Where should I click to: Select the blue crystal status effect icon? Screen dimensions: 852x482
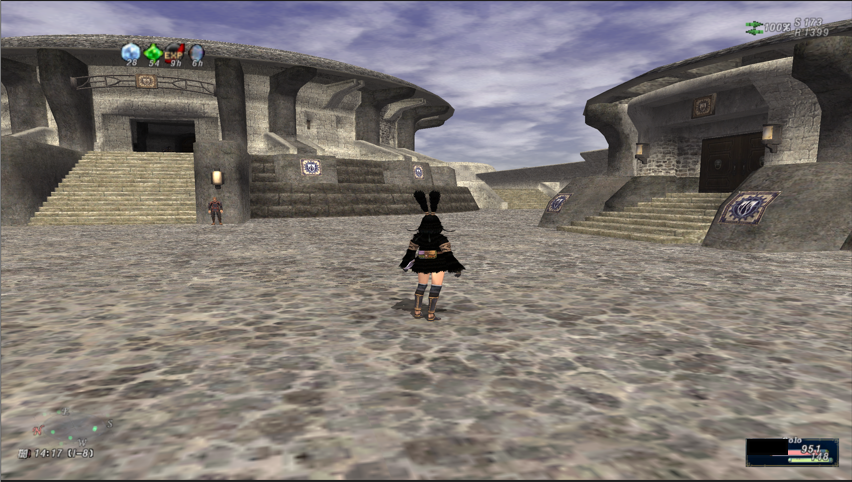pos(130,52)
